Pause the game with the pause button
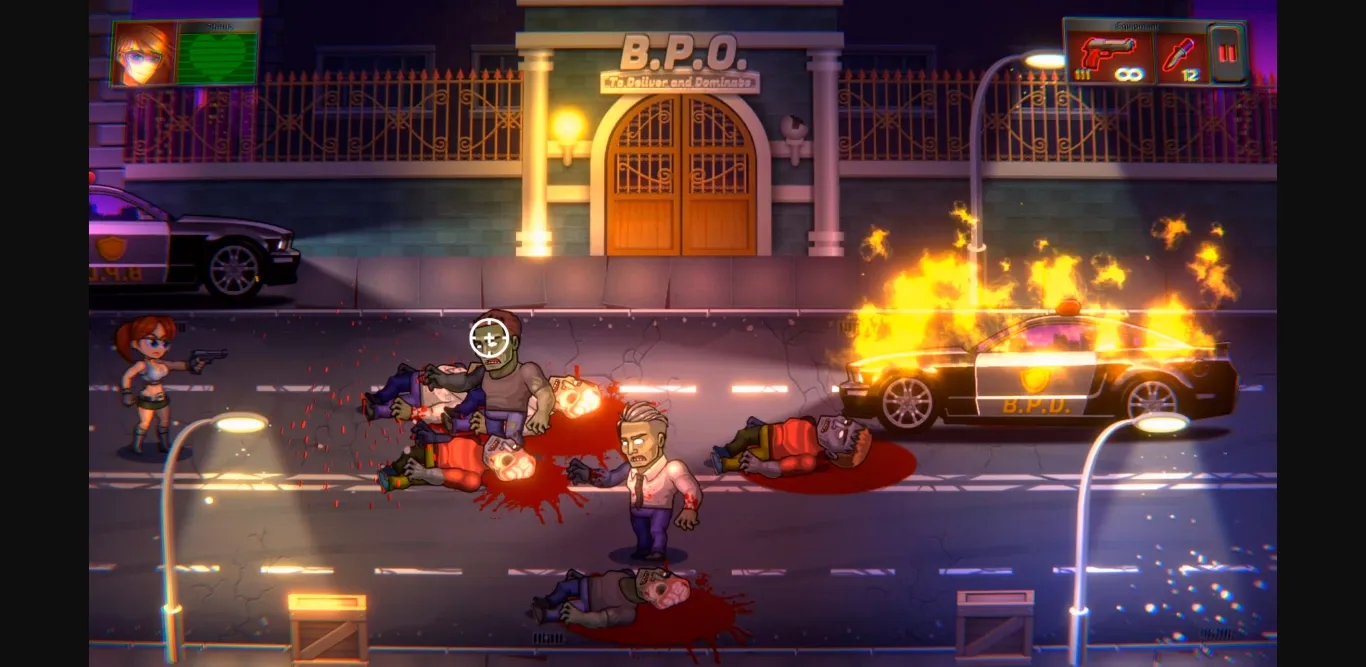1366x667 pixels. (1225, 53)
